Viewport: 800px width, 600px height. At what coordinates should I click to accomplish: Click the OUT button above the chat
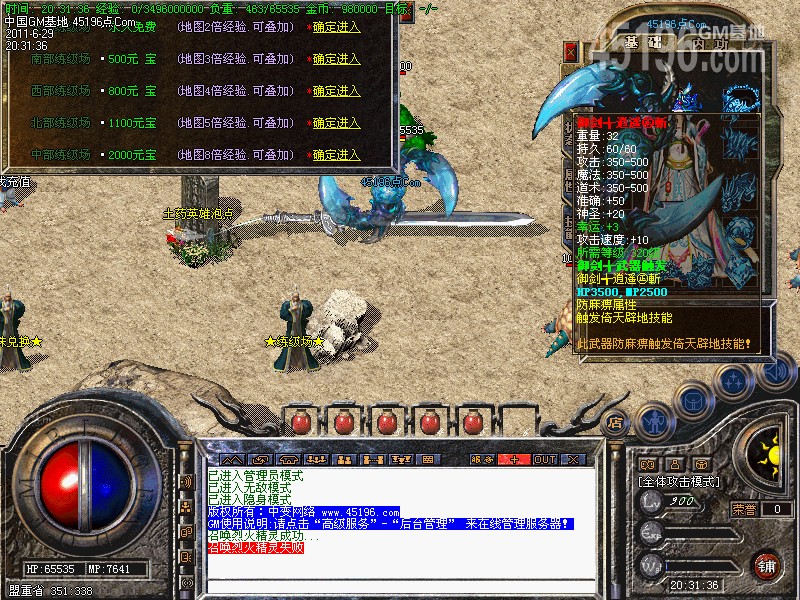point(544,459)
